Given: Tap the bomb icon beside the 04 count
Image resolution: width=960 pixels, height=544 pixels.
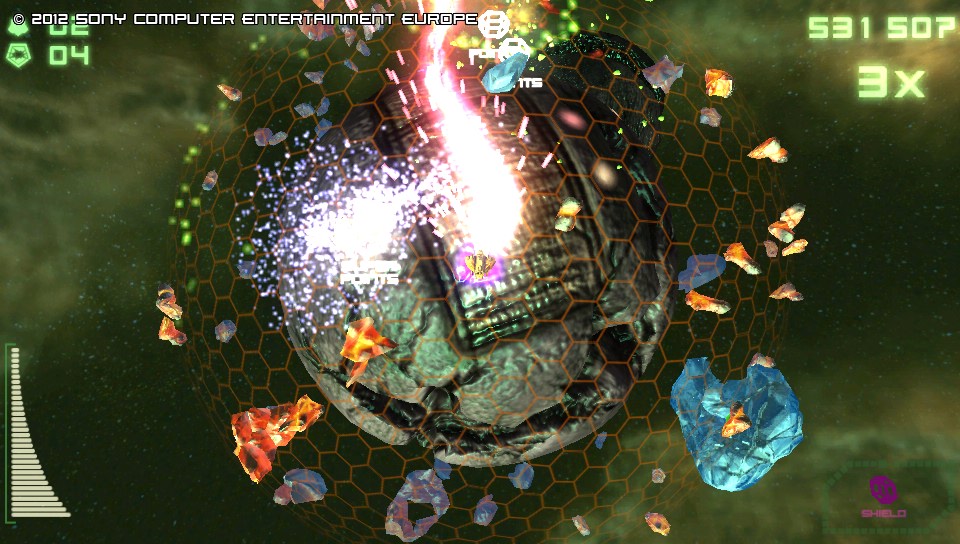Looking at the screenshot, I should pyautogui.click(x=19, y=54).
